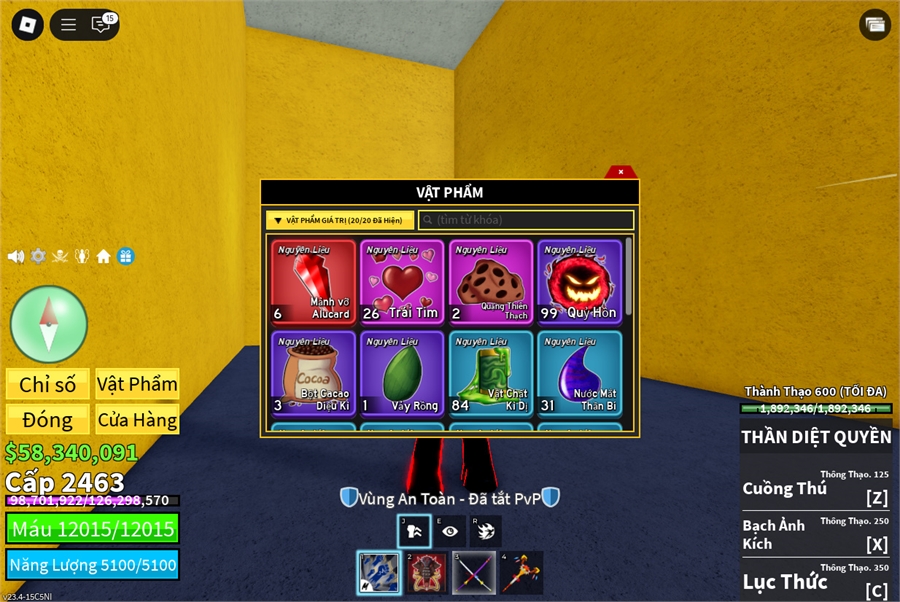
Task: Select the Quặng Thiên Thạch meteorite item
Action: (490, 282)
